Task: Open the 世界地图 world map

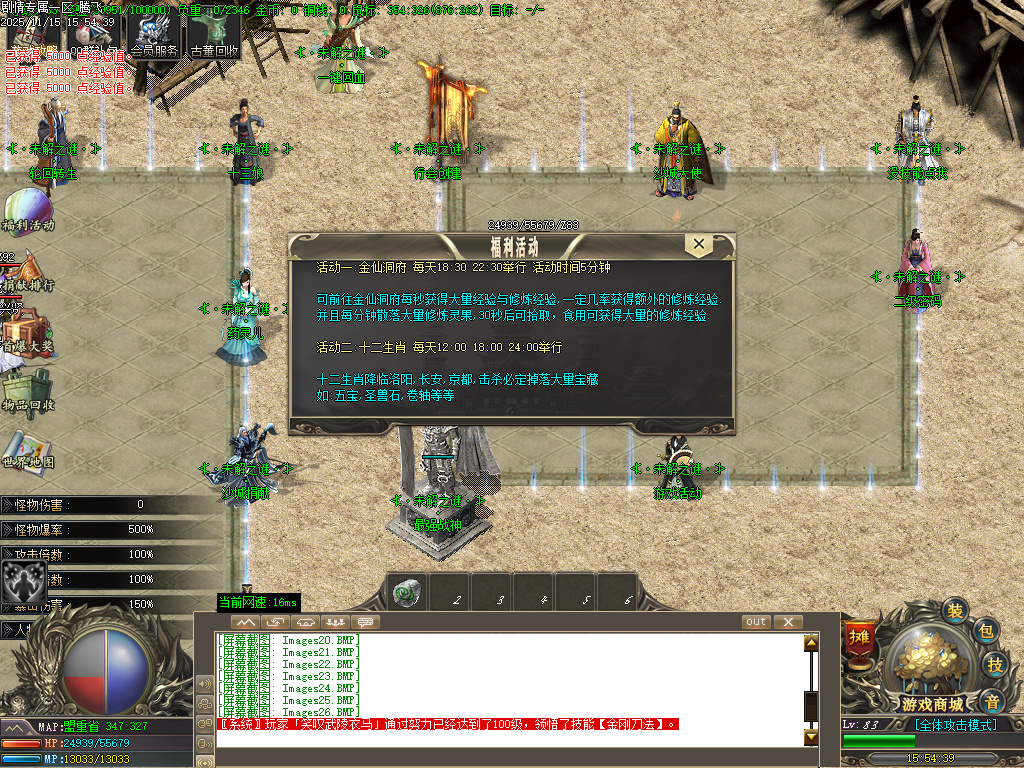Action: pos(27,448)
